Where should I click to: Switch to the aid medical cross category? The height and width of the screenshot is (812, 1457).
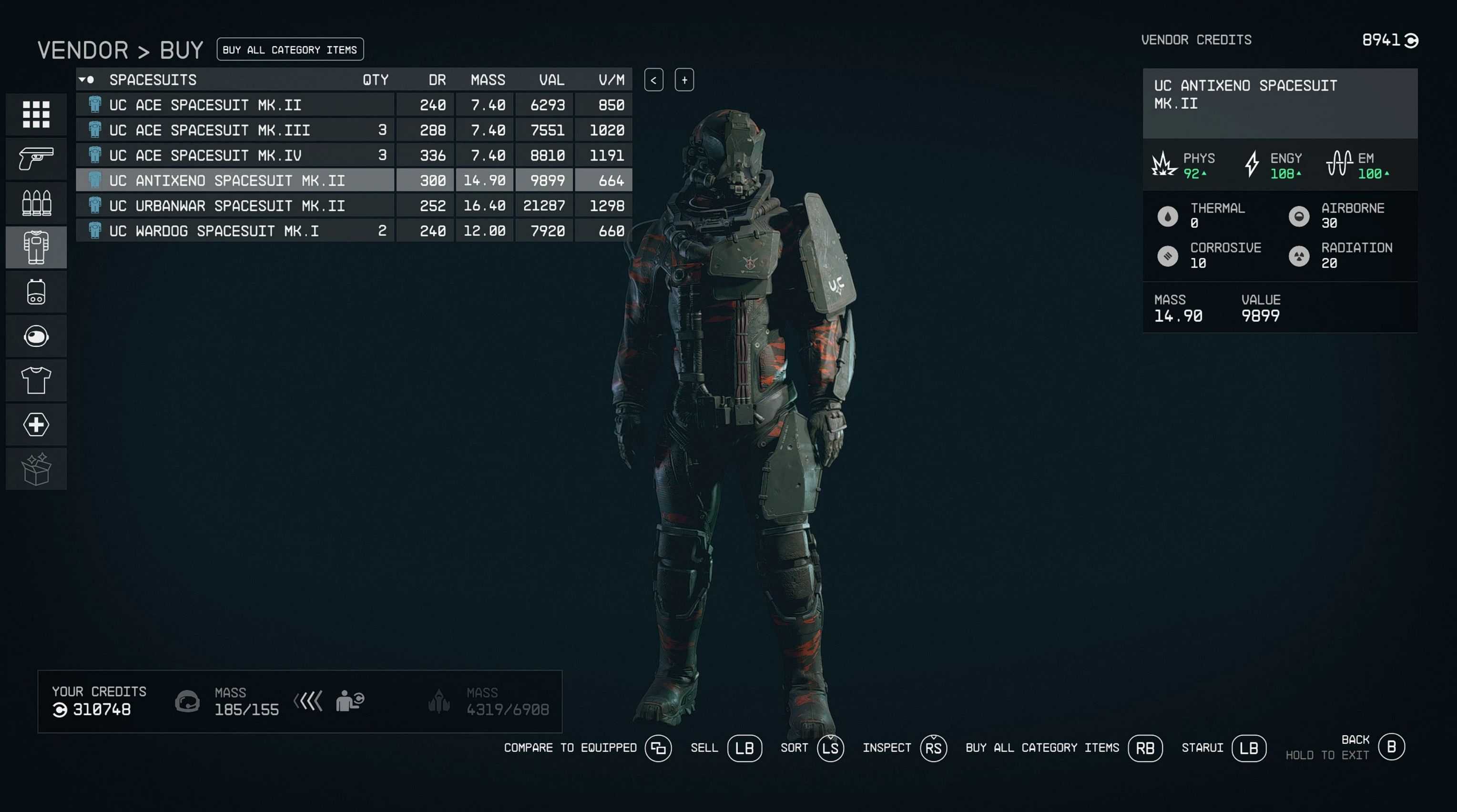pyautogui.click(x=36, y=425)
